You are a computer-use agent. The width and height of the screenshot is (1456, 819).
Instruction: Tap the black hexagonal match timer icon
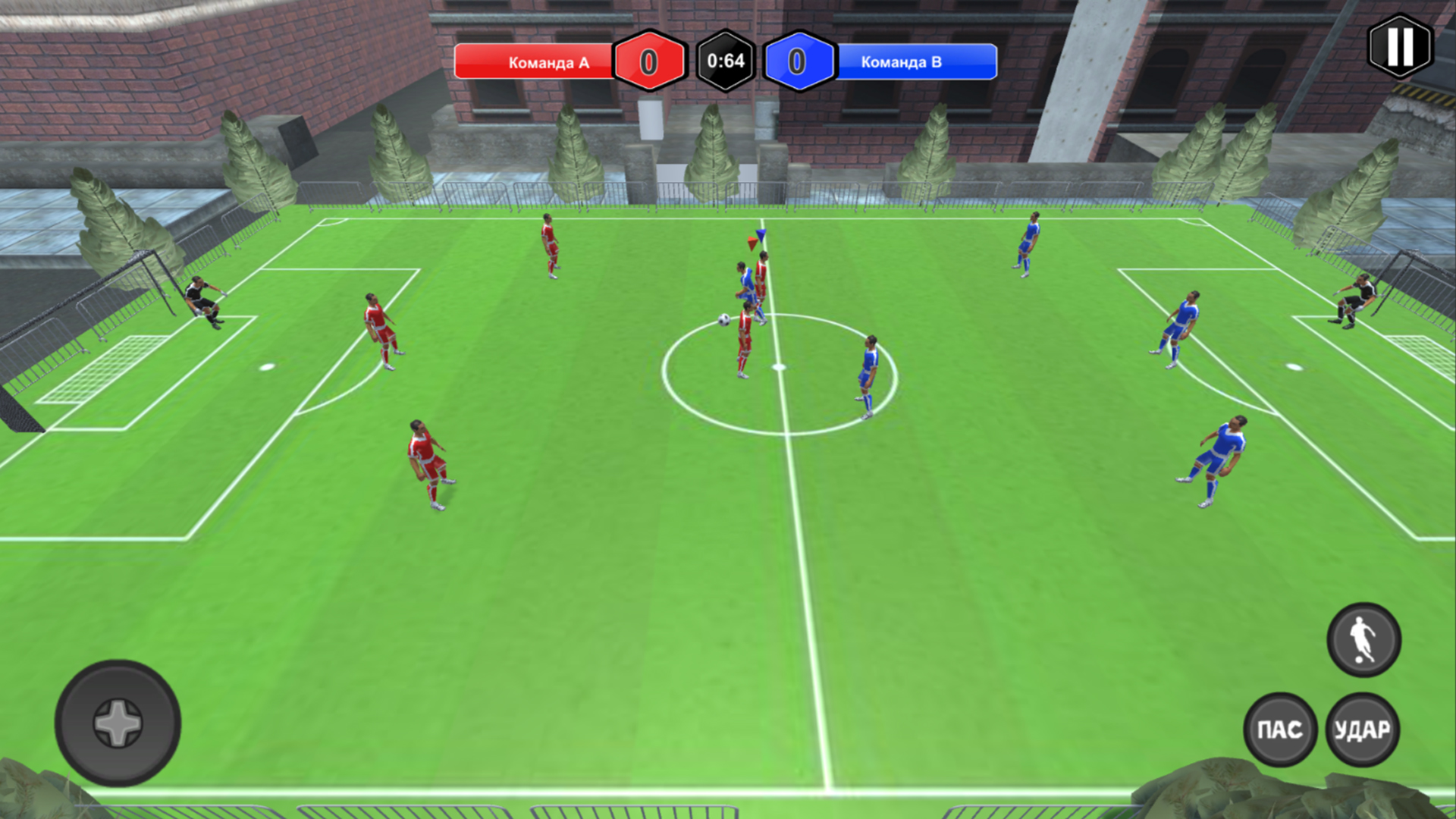point(723,63)
